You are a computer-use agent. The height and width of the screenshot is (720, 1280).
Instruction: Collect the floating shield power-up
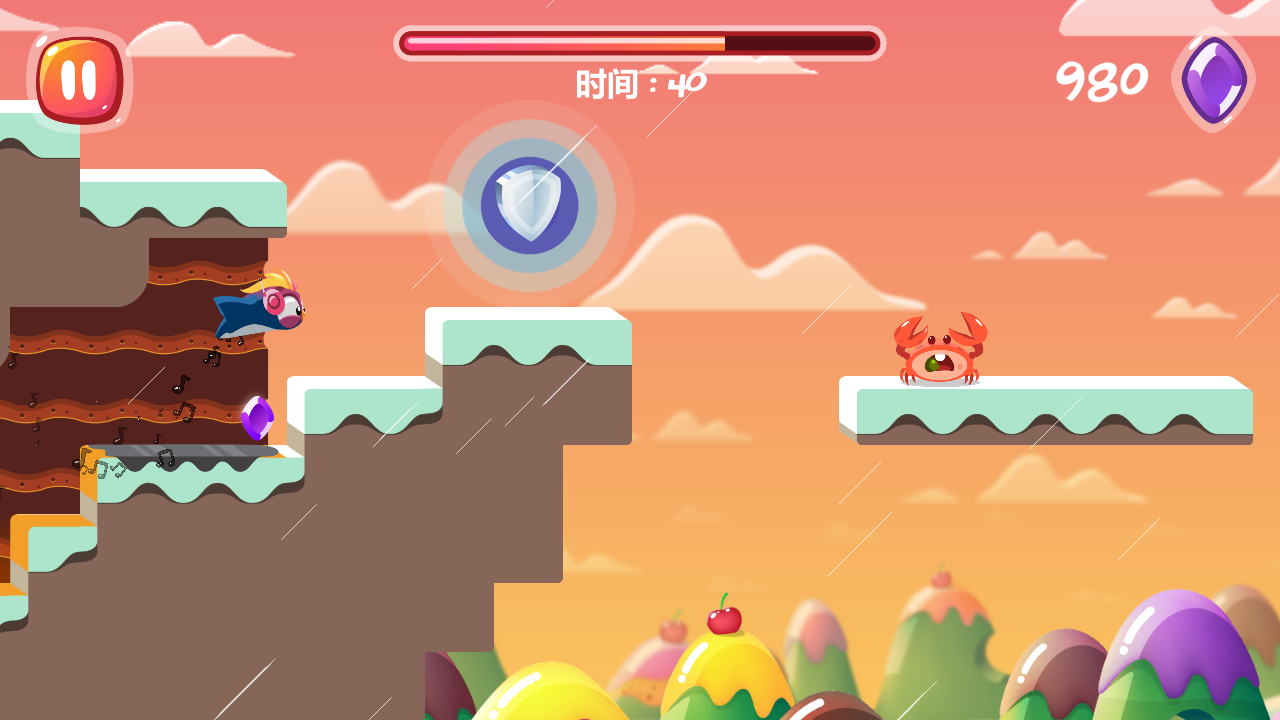tap(532, 205)
